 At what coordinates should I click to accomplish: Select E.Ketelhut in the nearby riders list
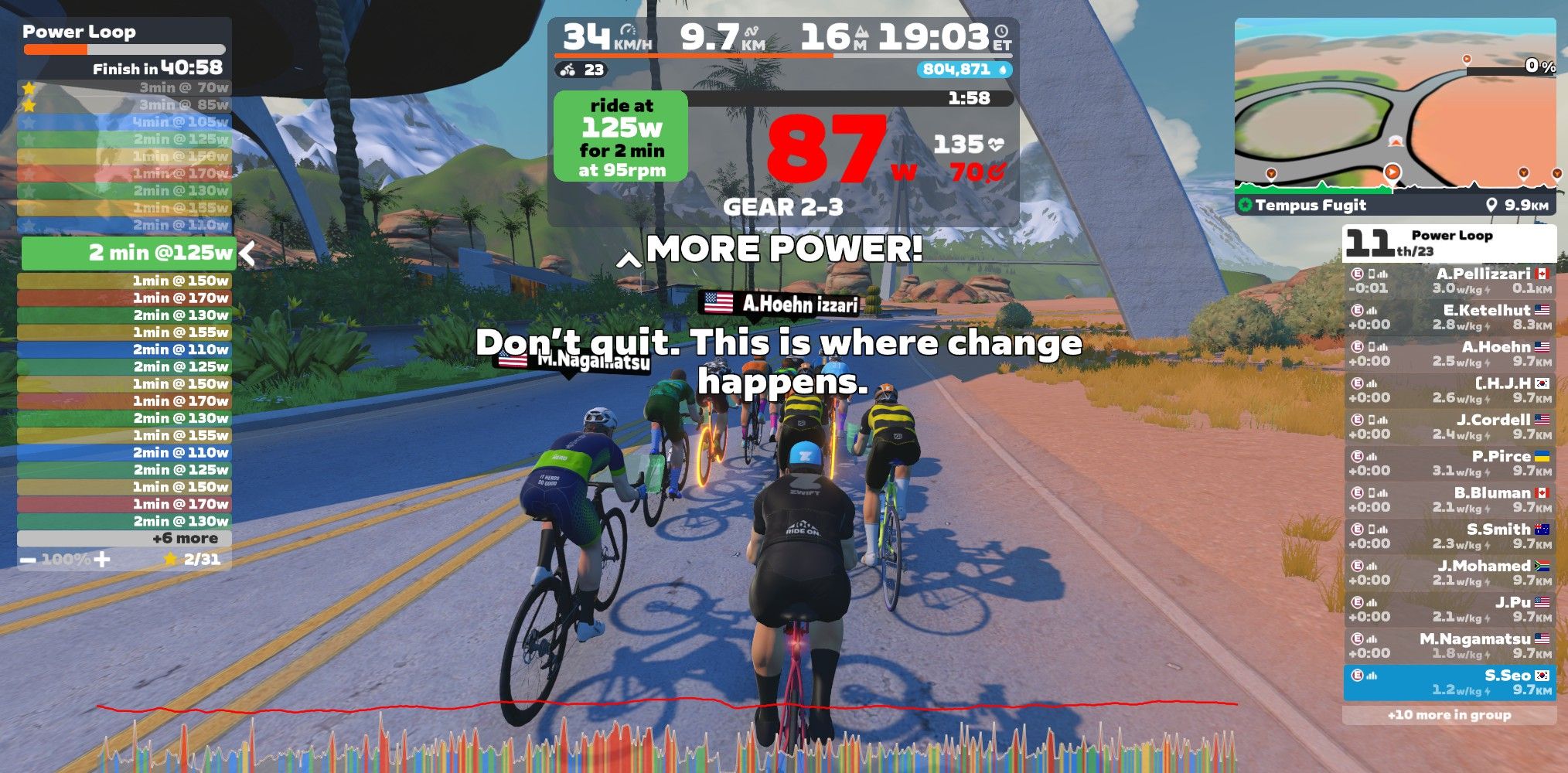point(1449,317)
